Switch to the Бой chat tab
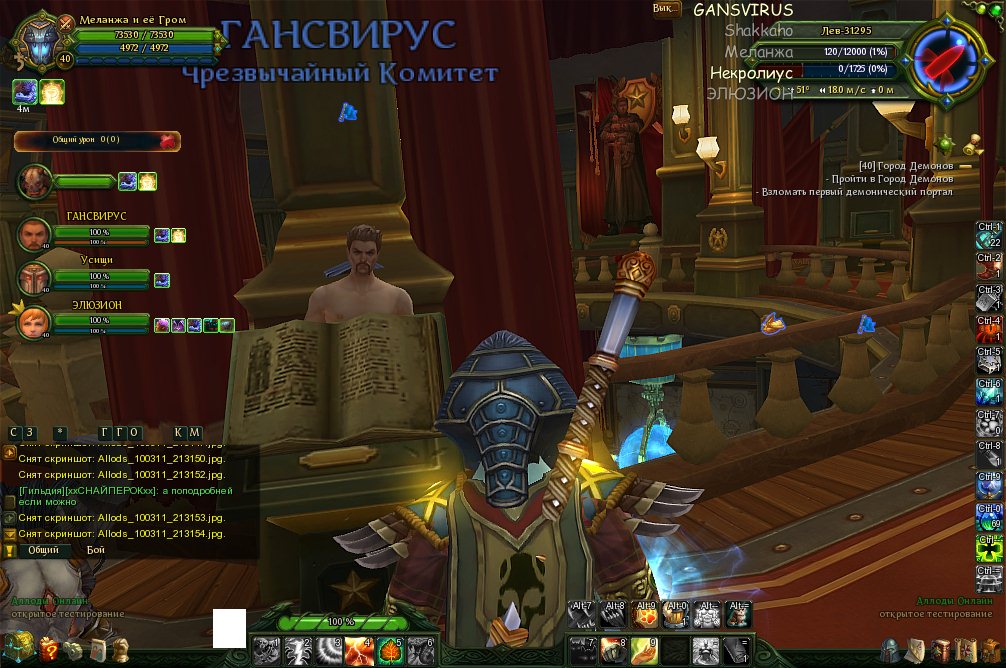 [95, 550]
